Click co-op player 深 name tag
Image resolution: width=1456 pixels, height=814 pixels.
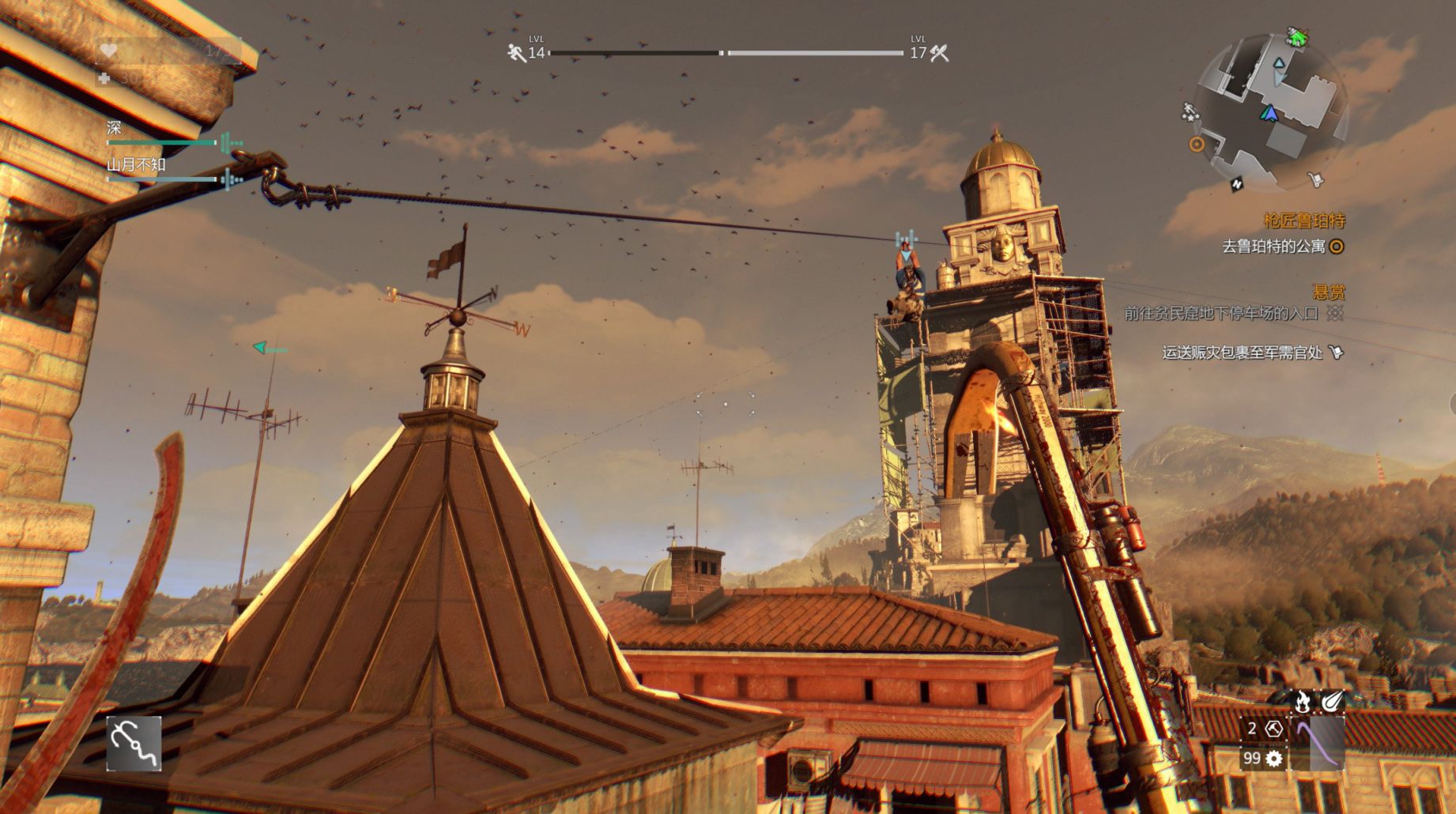[115, 128]
